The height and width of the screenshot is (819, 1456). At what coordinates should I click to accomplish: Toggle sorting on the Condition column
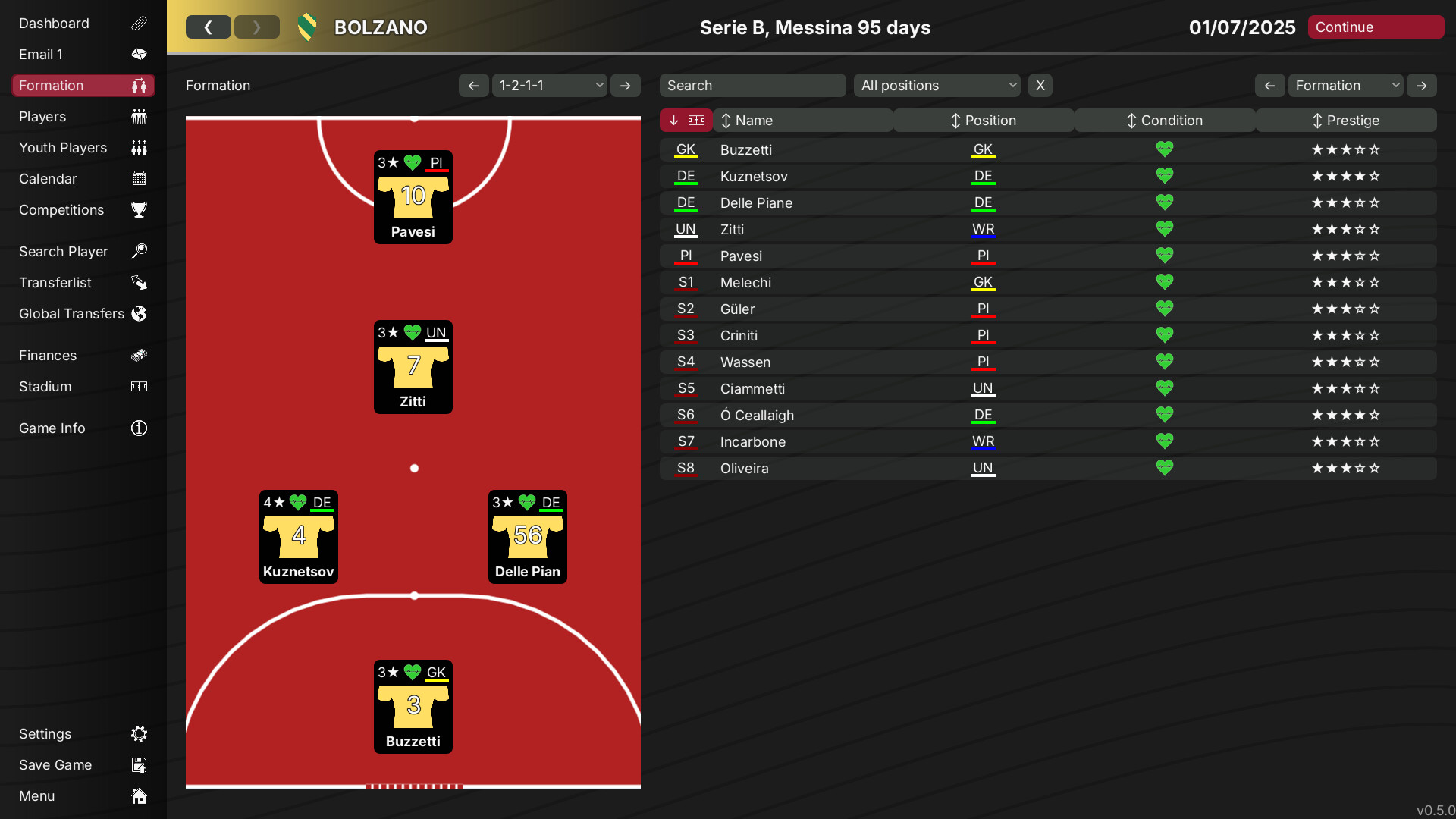tap(1164, 120)
